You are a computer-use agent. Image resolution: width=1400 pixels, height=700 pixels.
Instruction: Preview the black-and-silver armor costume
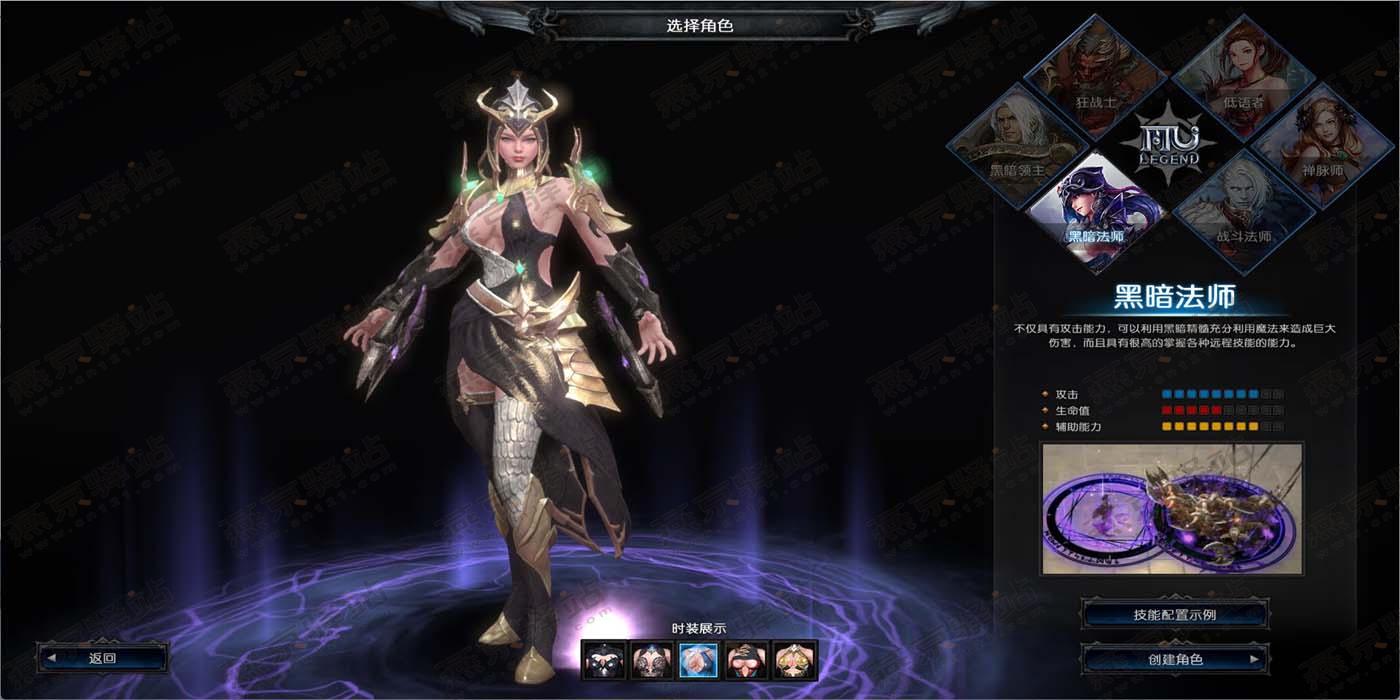[604, 660]
